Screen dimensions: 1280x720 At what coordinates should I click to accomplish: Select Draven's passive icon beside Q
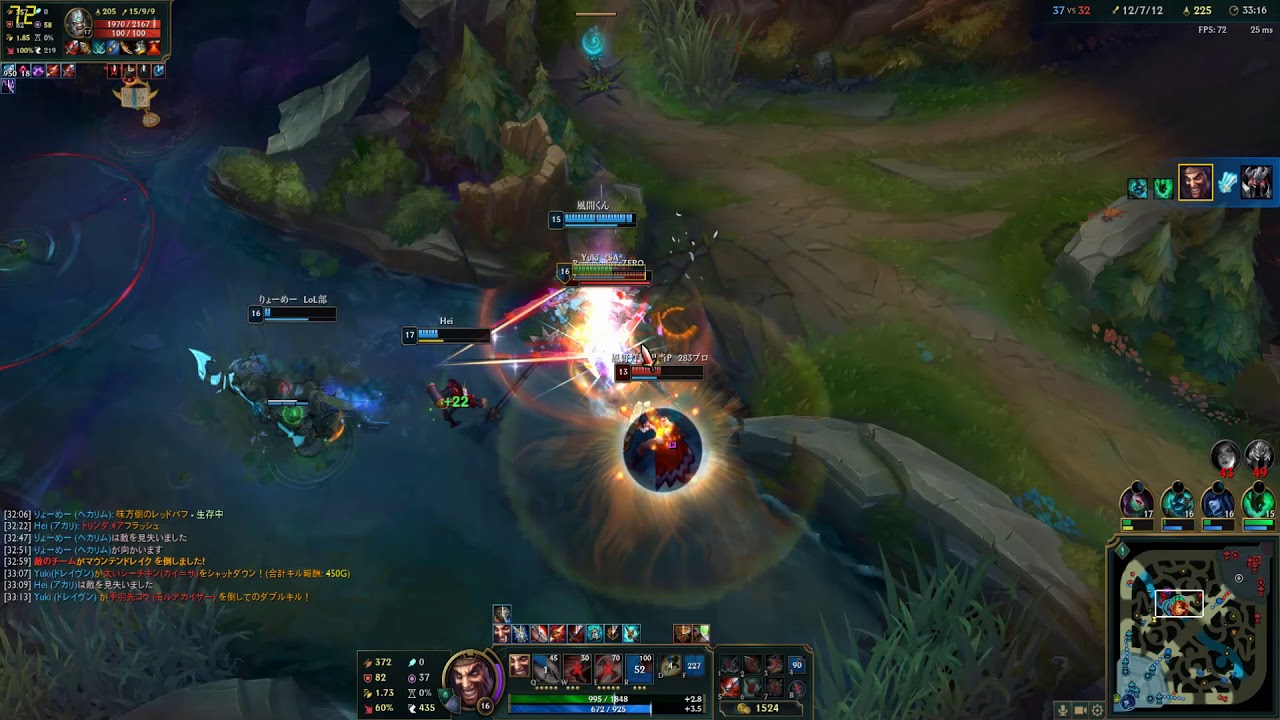(x=519, y=666)
